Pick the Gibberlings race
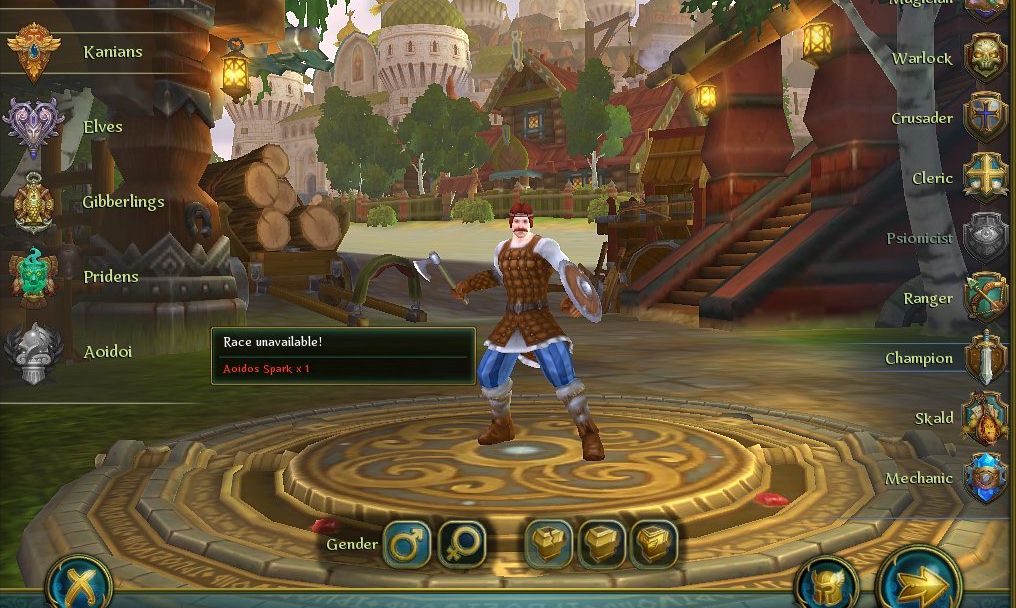This screenshot has height=608, width=1016. 34,202
